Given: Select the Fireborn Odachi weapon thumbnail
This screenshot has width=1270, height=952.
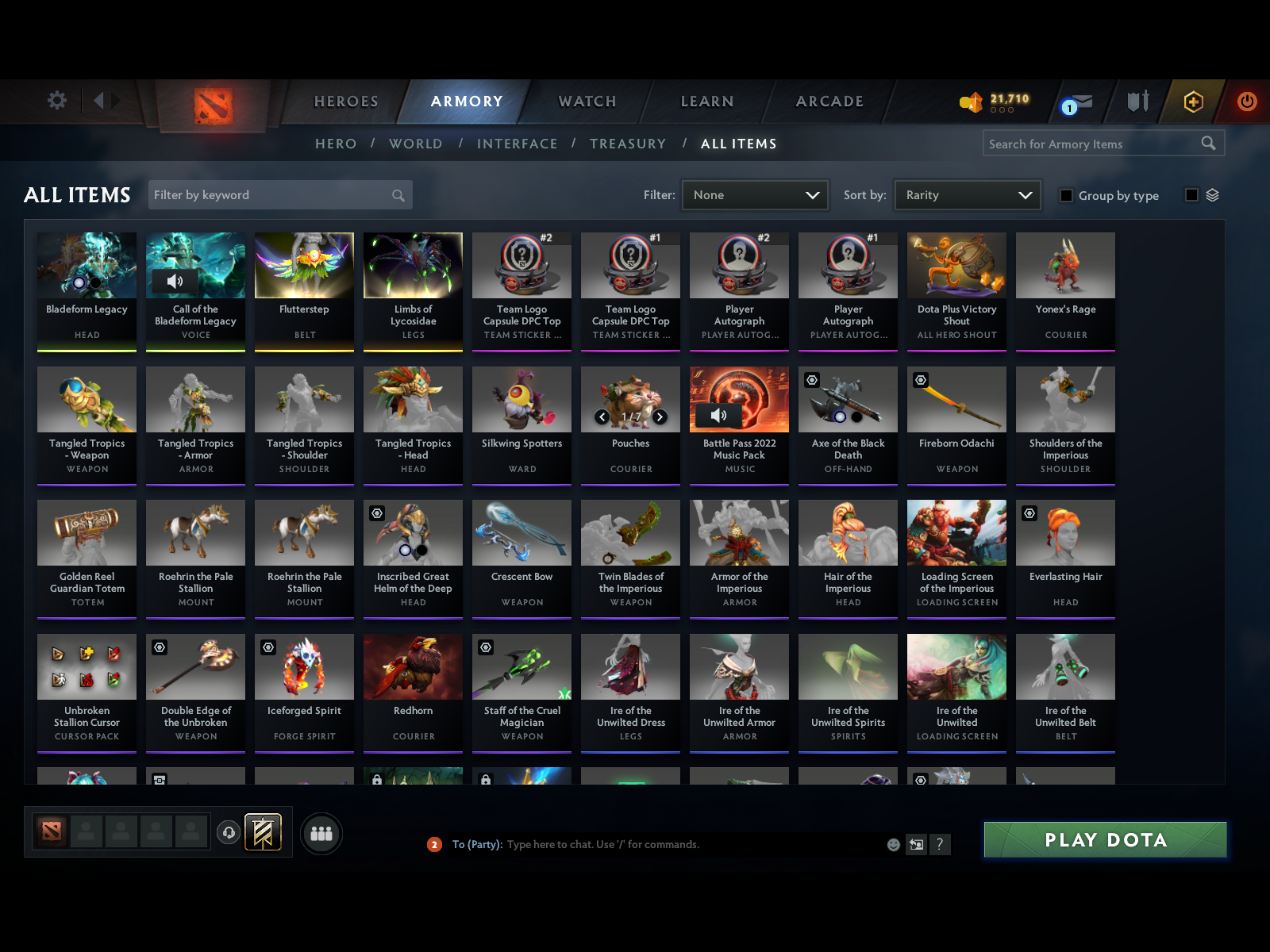Looking at the screenshot, I should [x=956, y=399].
